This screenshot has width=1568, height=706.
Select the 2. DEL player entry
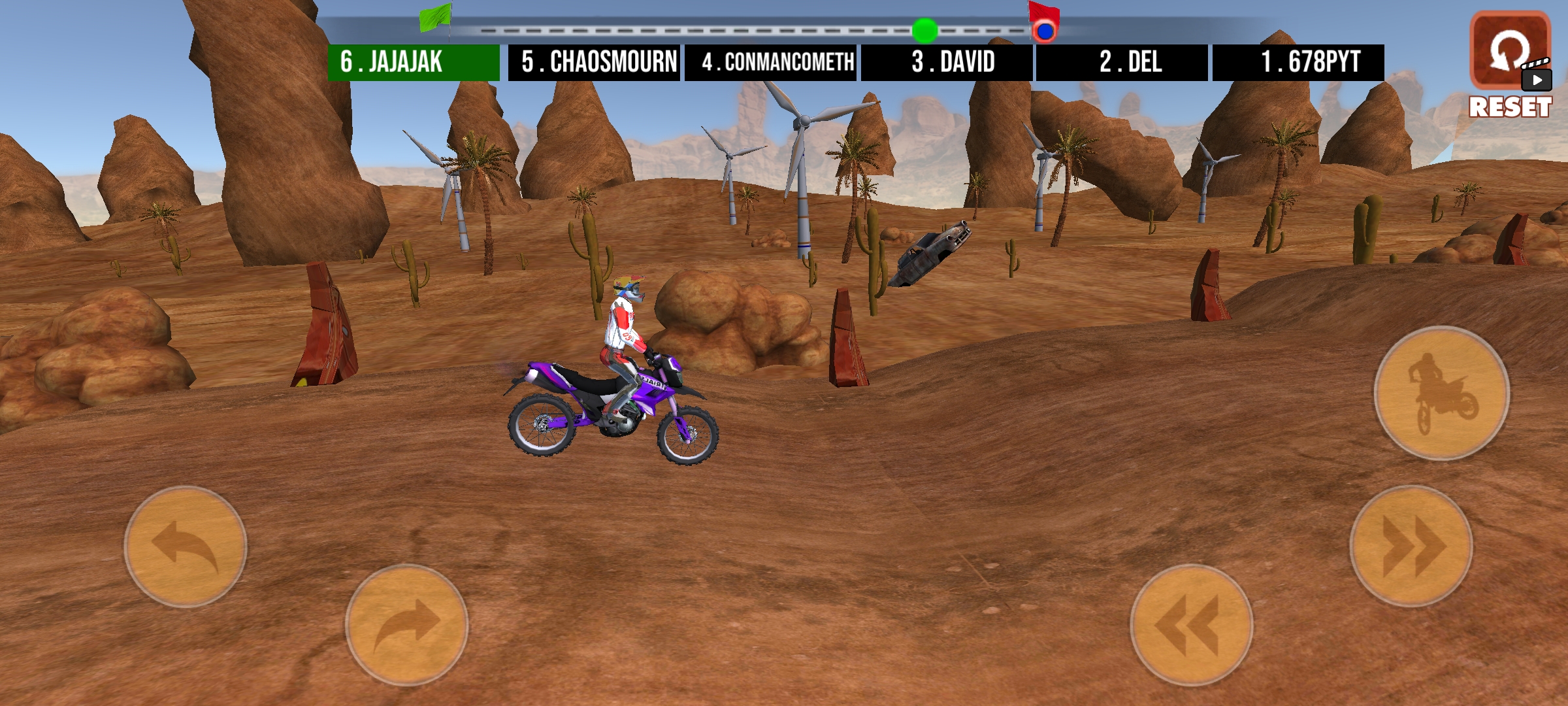1122,63
